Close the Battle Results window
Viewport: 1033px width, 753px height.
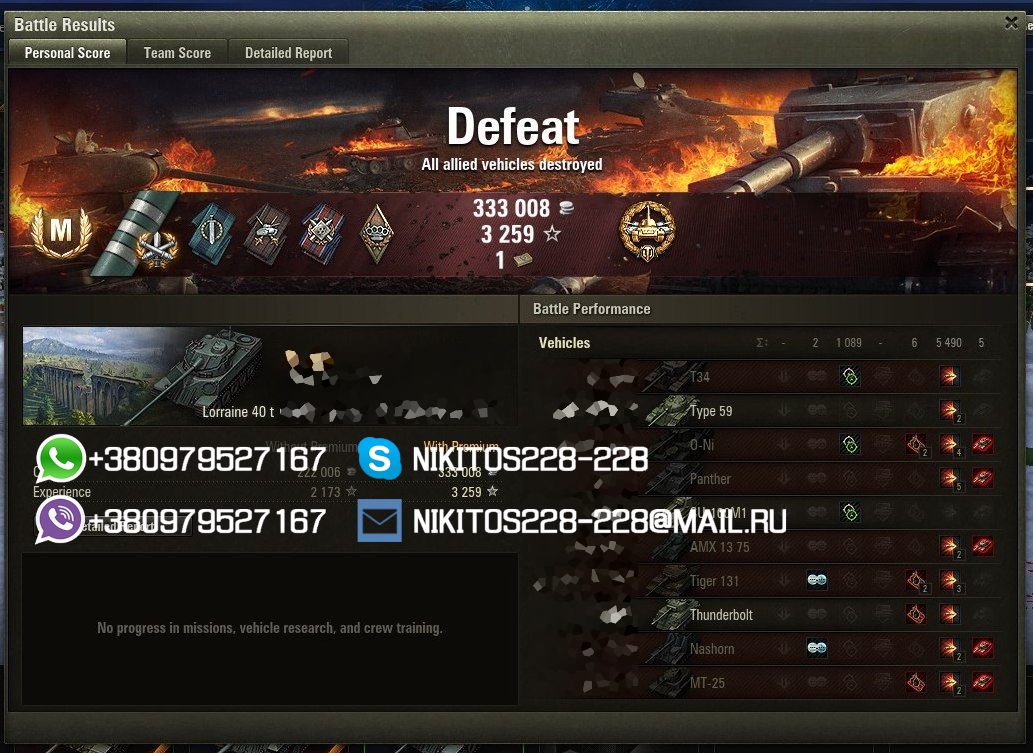coord(1011,23)
